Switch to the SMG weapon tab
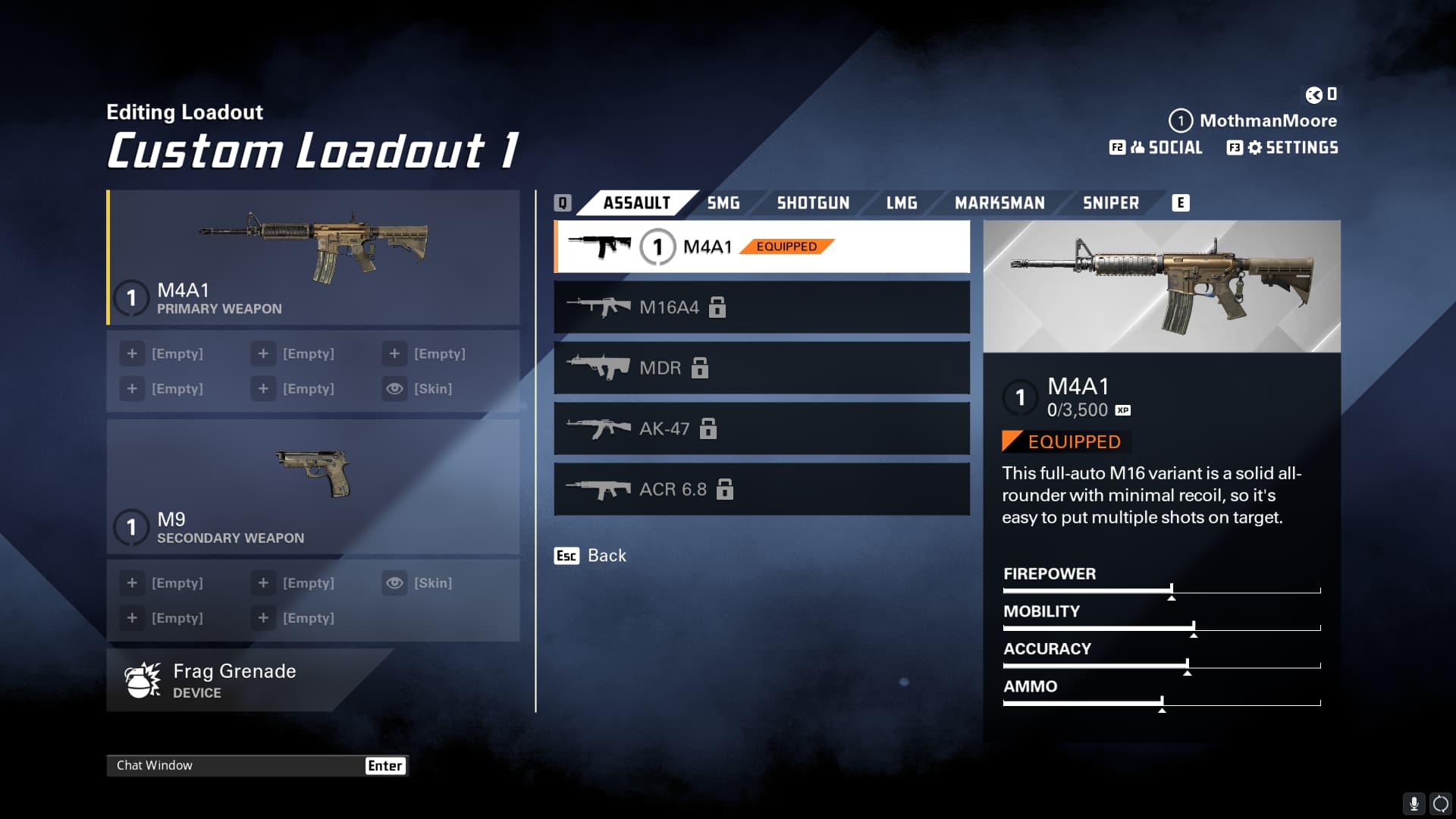 tap(723, 203)
